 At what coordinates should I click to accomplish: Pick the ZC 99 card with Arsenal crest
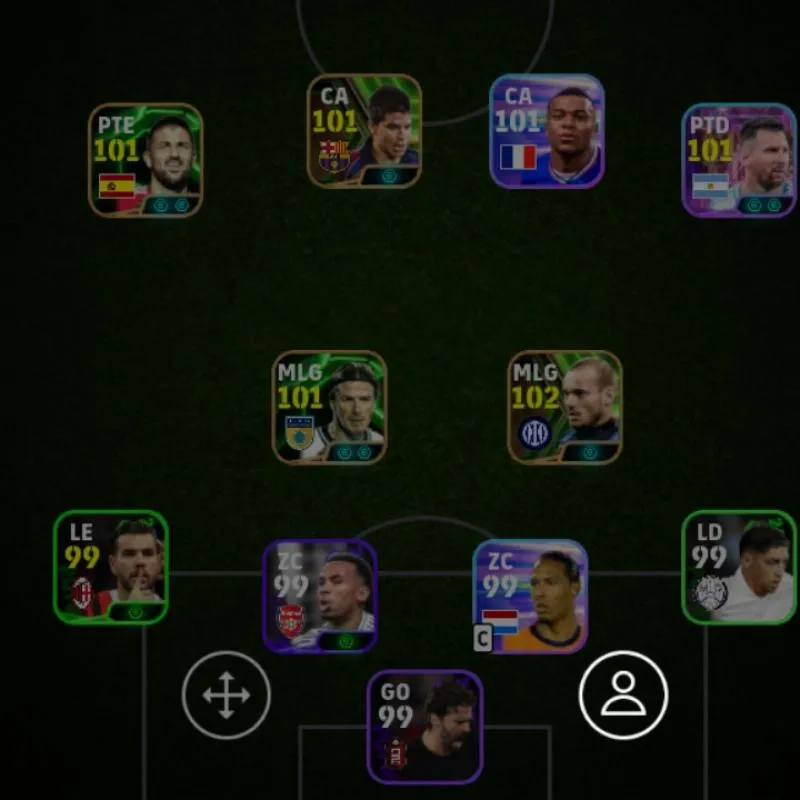320,596
